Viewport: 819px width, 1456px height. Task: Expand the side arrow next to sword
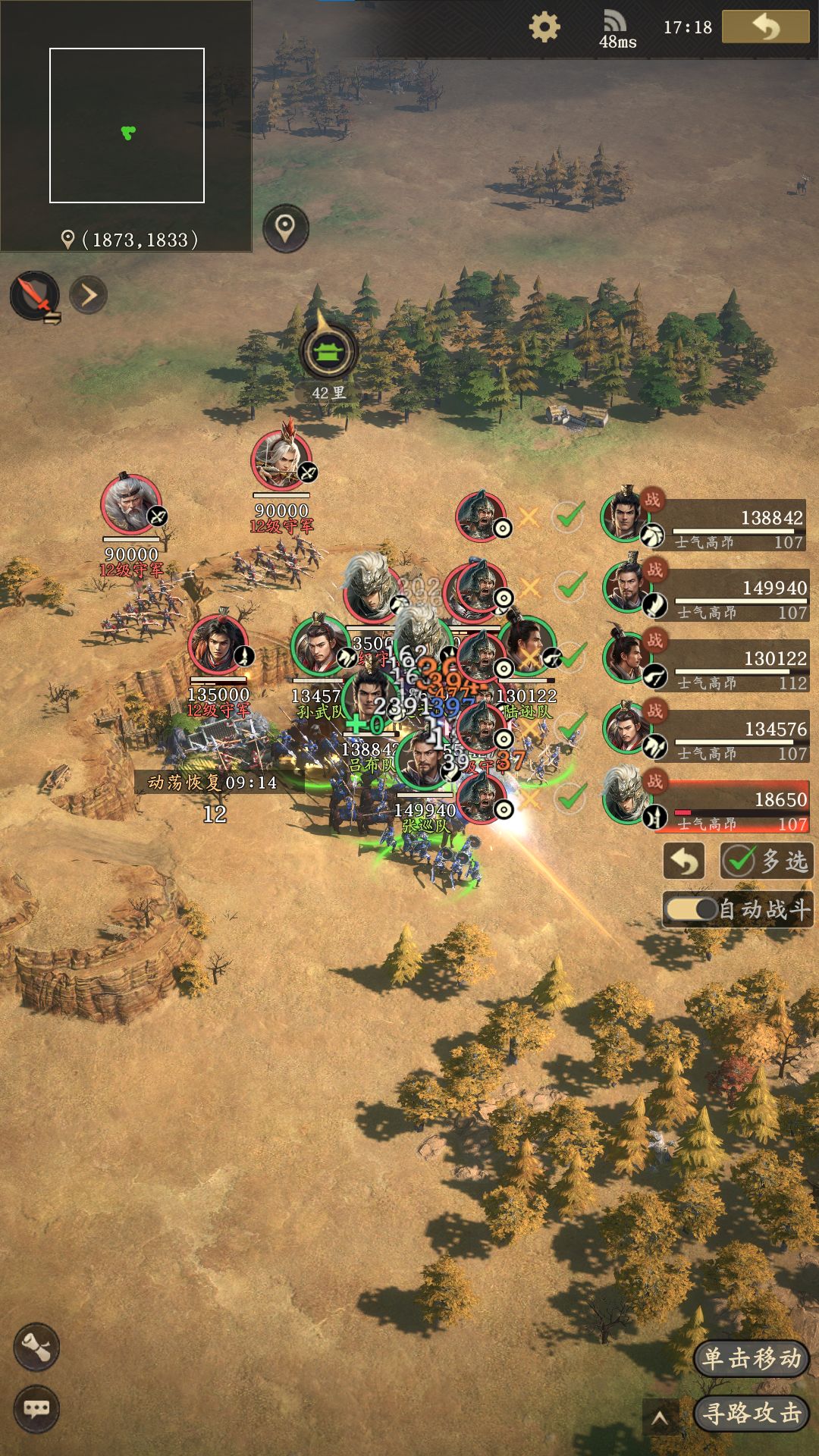coord(89,295)
